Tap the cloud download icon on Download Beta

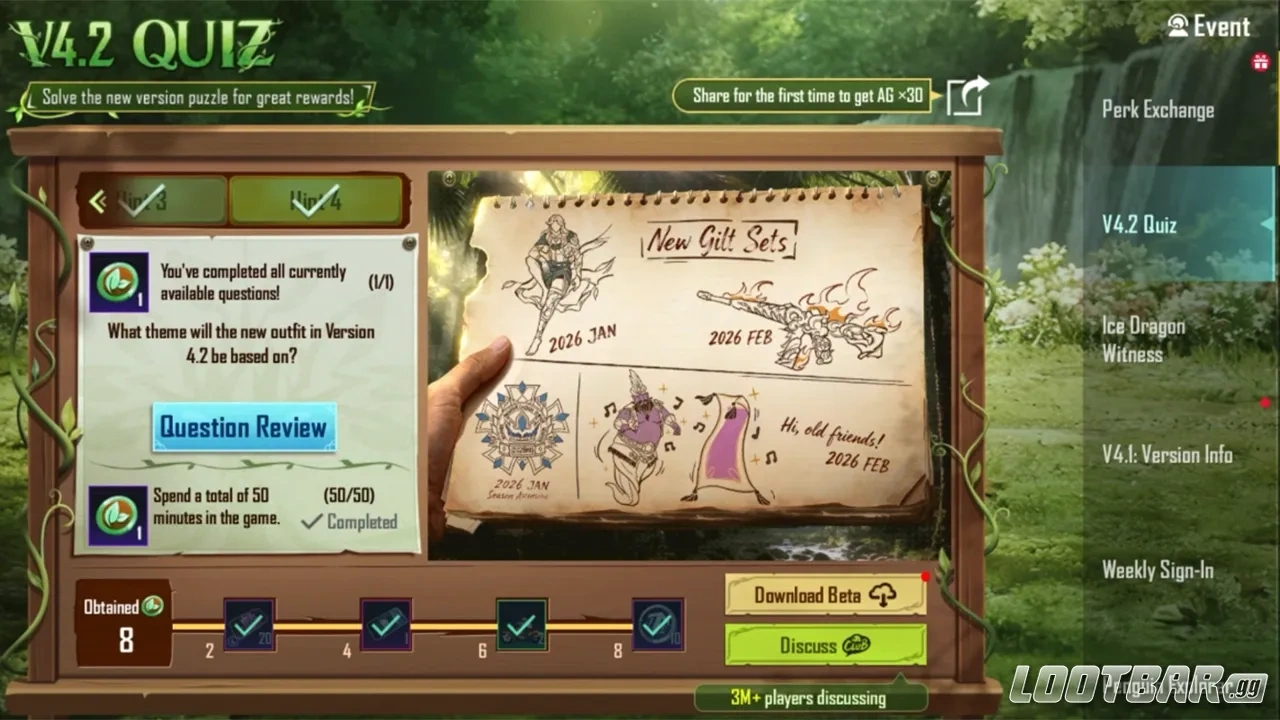pyautogui.click(x=882, y=595)
